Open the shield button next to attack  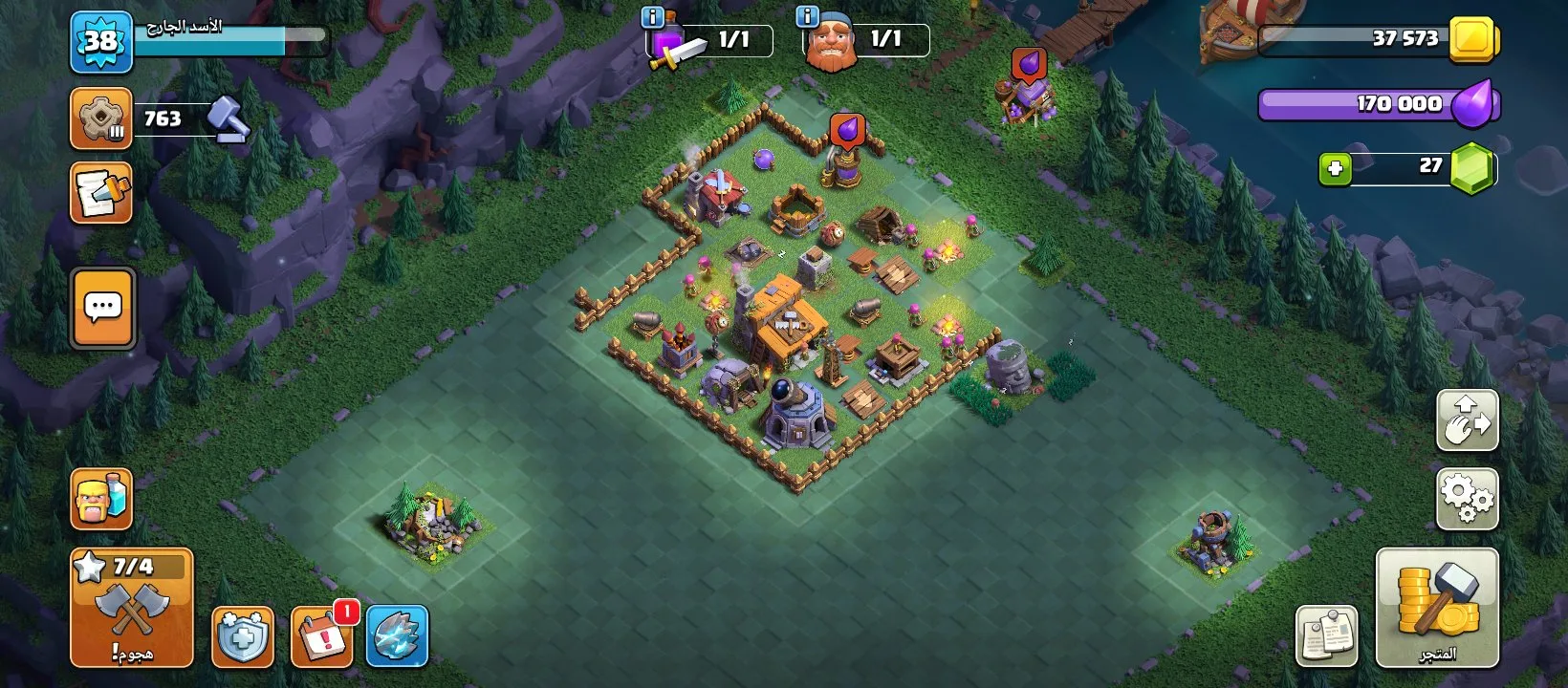(243, 636)
